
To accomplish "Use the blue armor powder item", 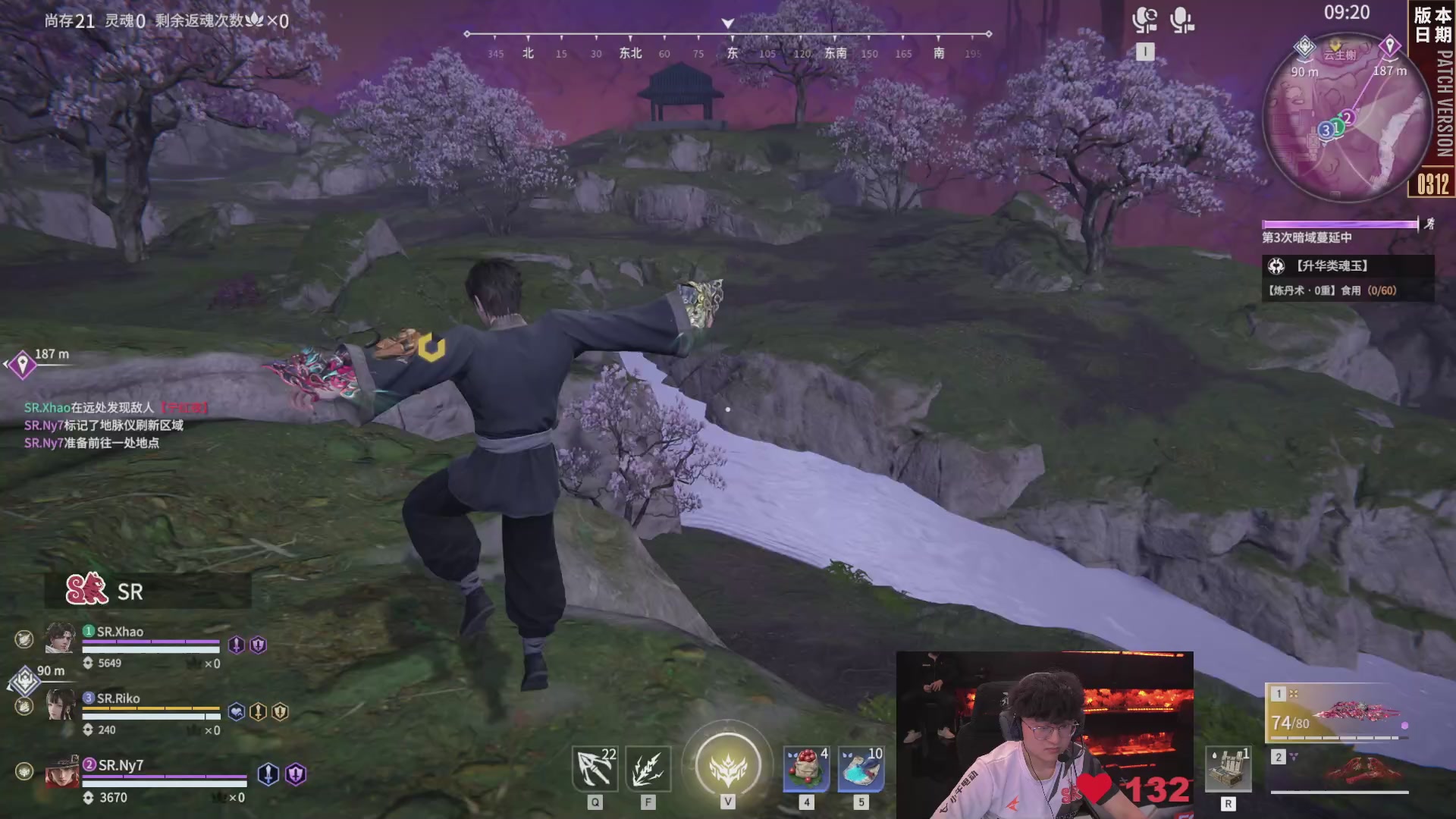I will (x=861, y=769).
